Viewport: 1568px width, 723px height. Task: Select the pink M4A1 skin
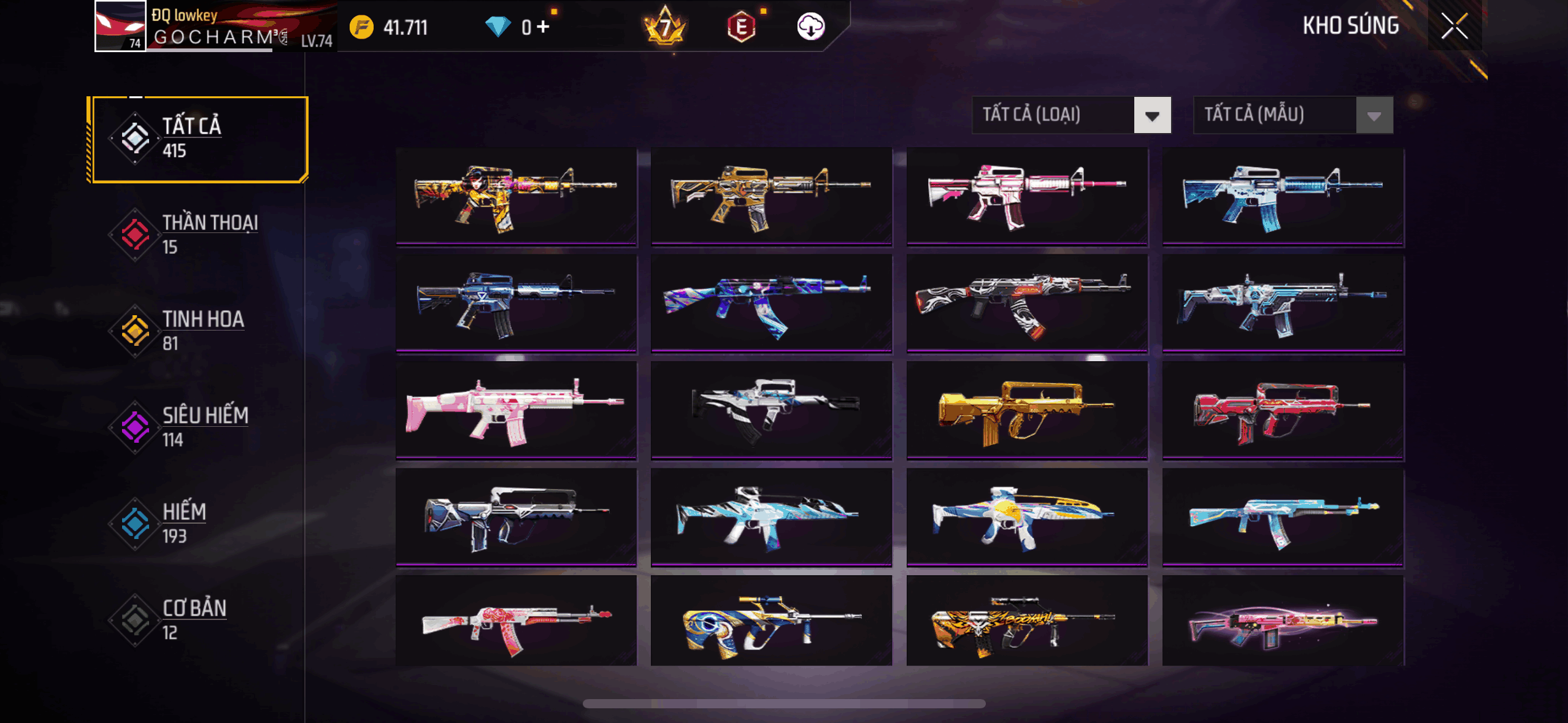pyautogui.click(x=1026, y=196)
